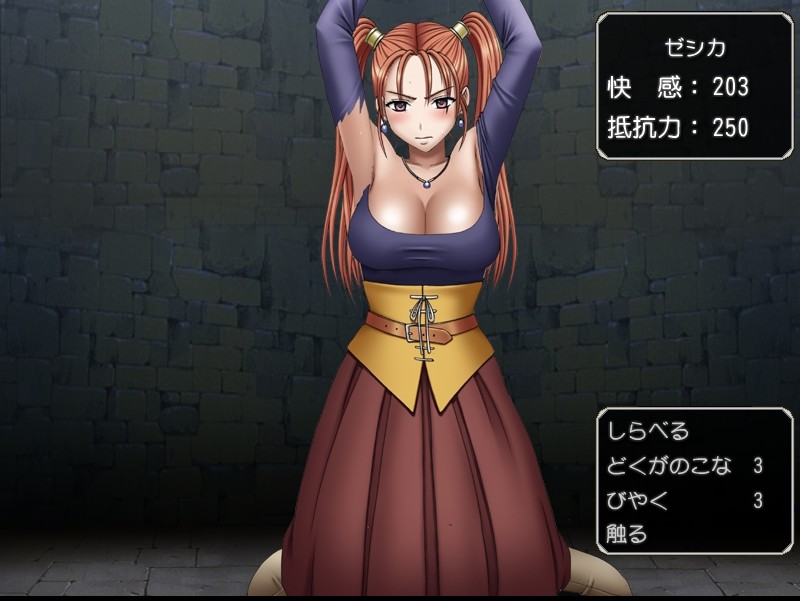Choose the びやく menu entry
The width and height of the screenshot is (800, 601).
pos(636,499)
